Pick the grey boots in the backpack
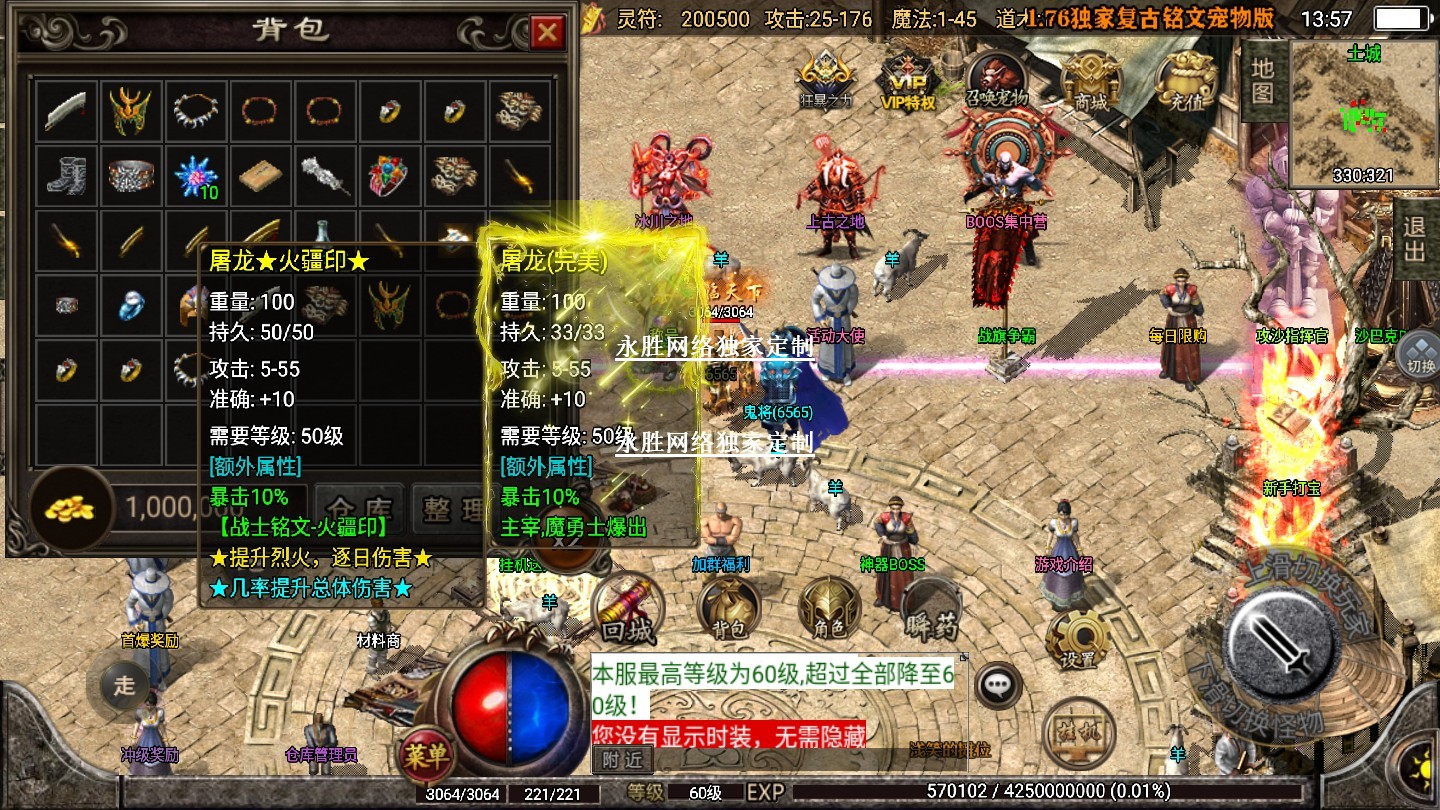 (67, 176)
